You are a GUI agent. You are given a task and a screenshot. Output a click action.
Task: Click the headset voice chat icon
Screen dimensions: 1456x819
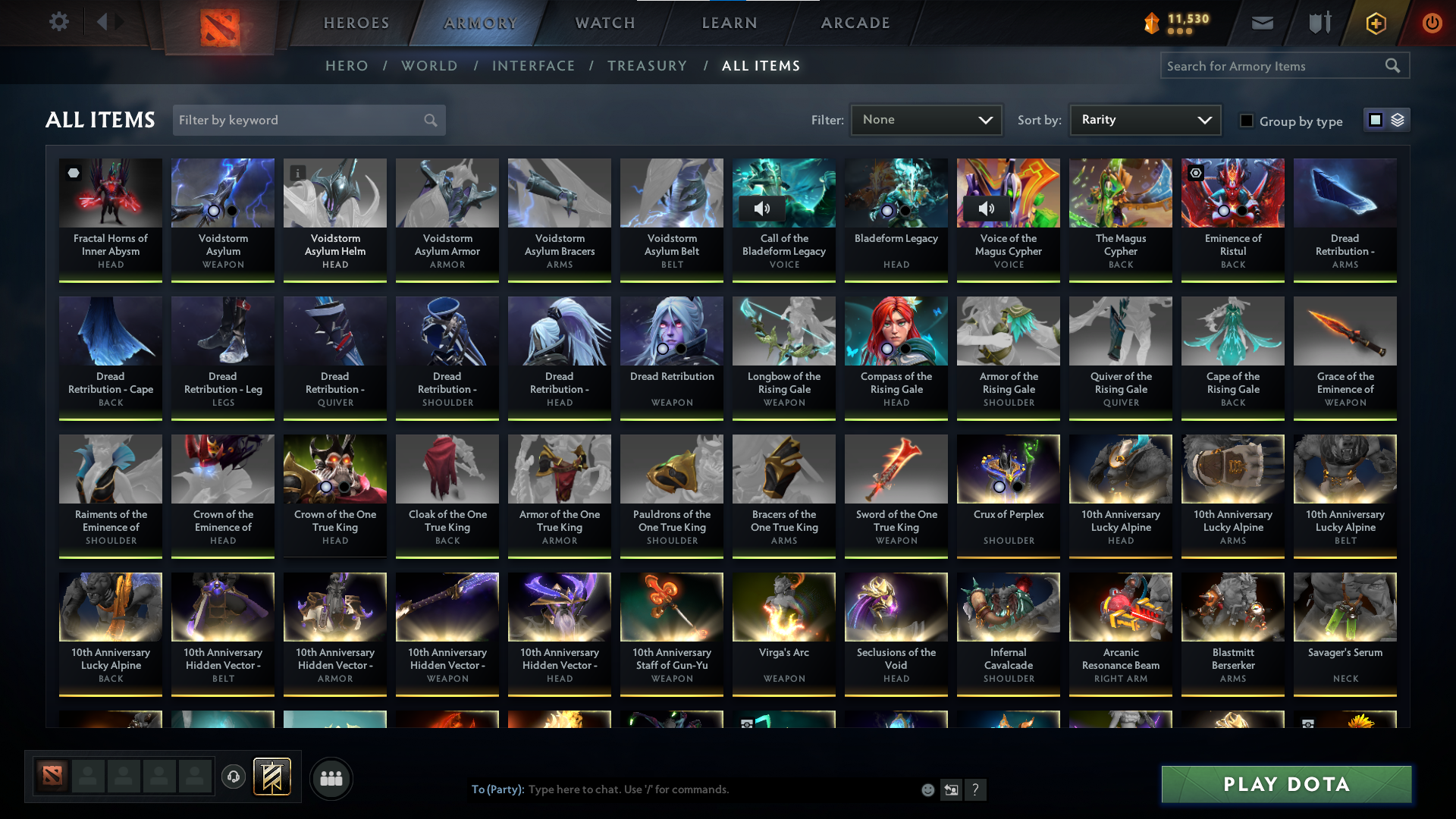233,777
